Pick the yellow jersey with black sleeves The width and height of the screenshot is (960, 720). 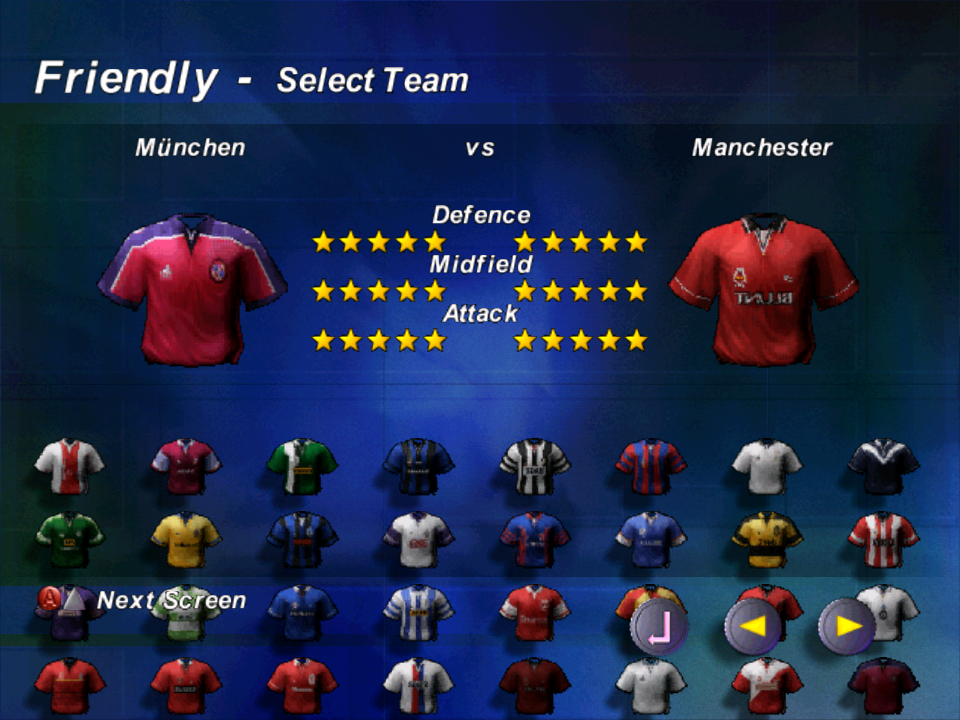click(767, 539)
